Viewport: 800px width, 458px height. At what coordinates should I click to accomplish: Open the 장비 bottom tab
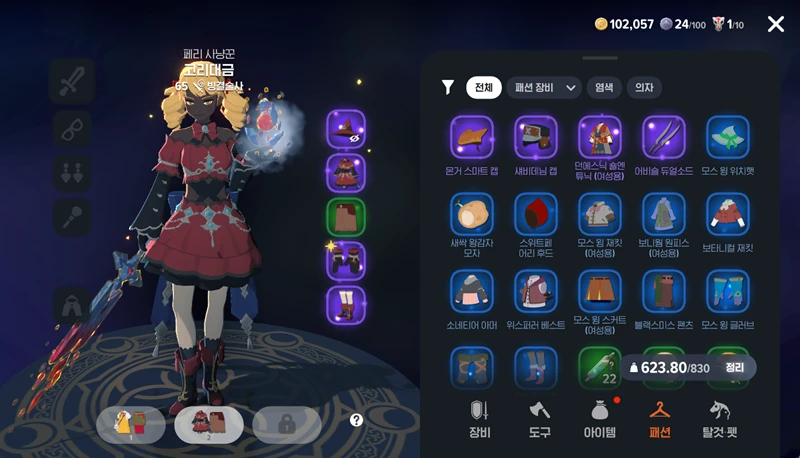(x=480, y=418)
